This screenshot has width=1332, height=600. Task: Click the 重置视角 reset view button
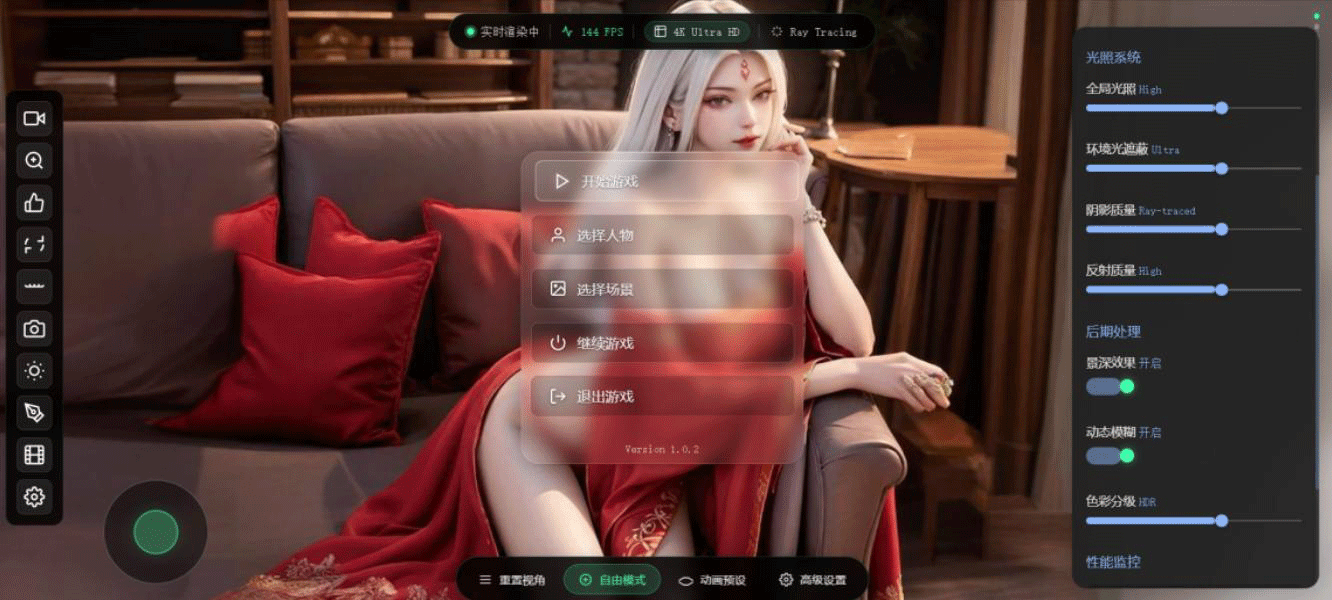[x=512, y=580]
